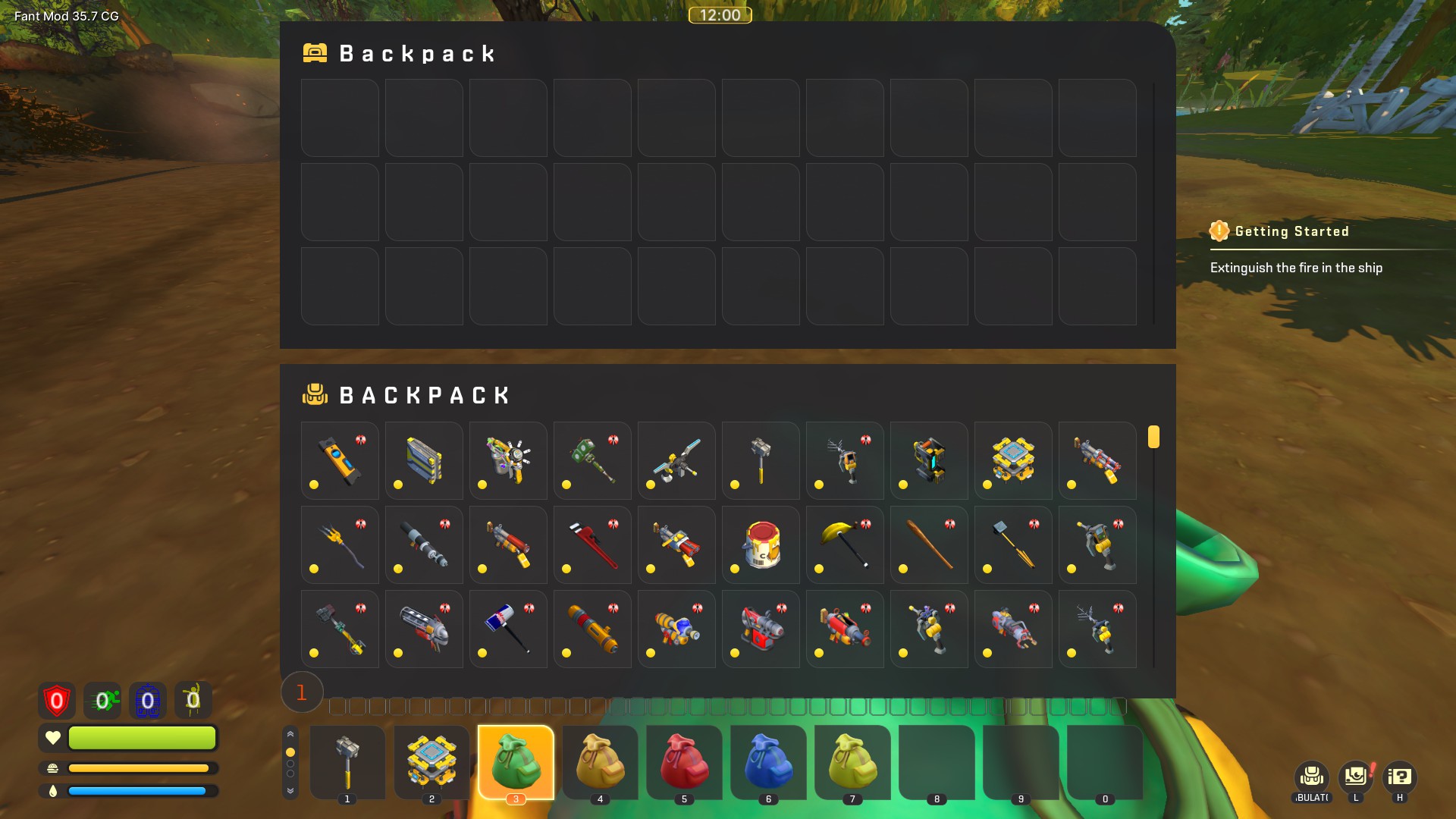This screenshot has width=1456, height=819.
Task: Select the blue bag hotbar slot
Action: click(x=768, y=761)
